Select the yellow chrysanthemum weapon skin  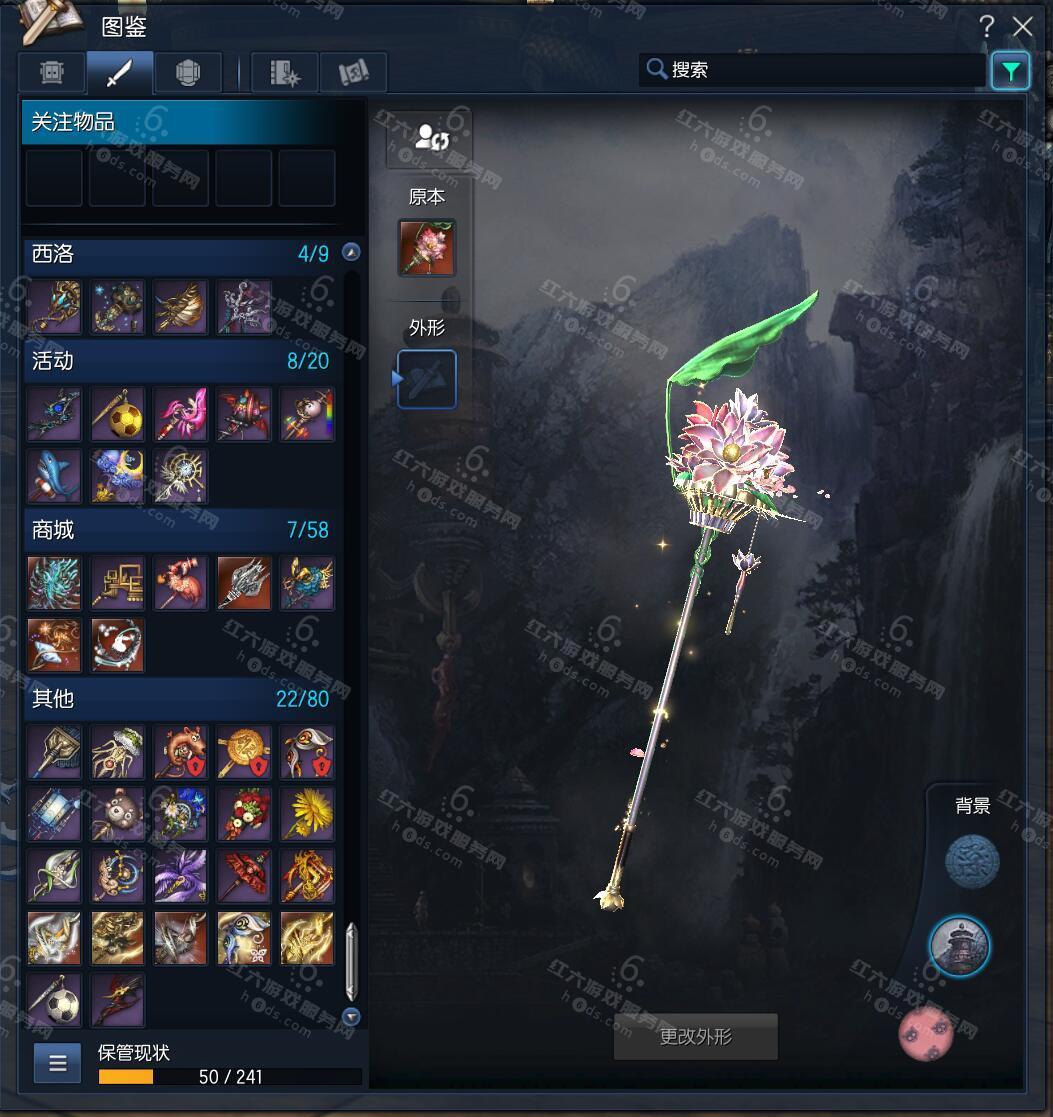(x=307, y=814)
